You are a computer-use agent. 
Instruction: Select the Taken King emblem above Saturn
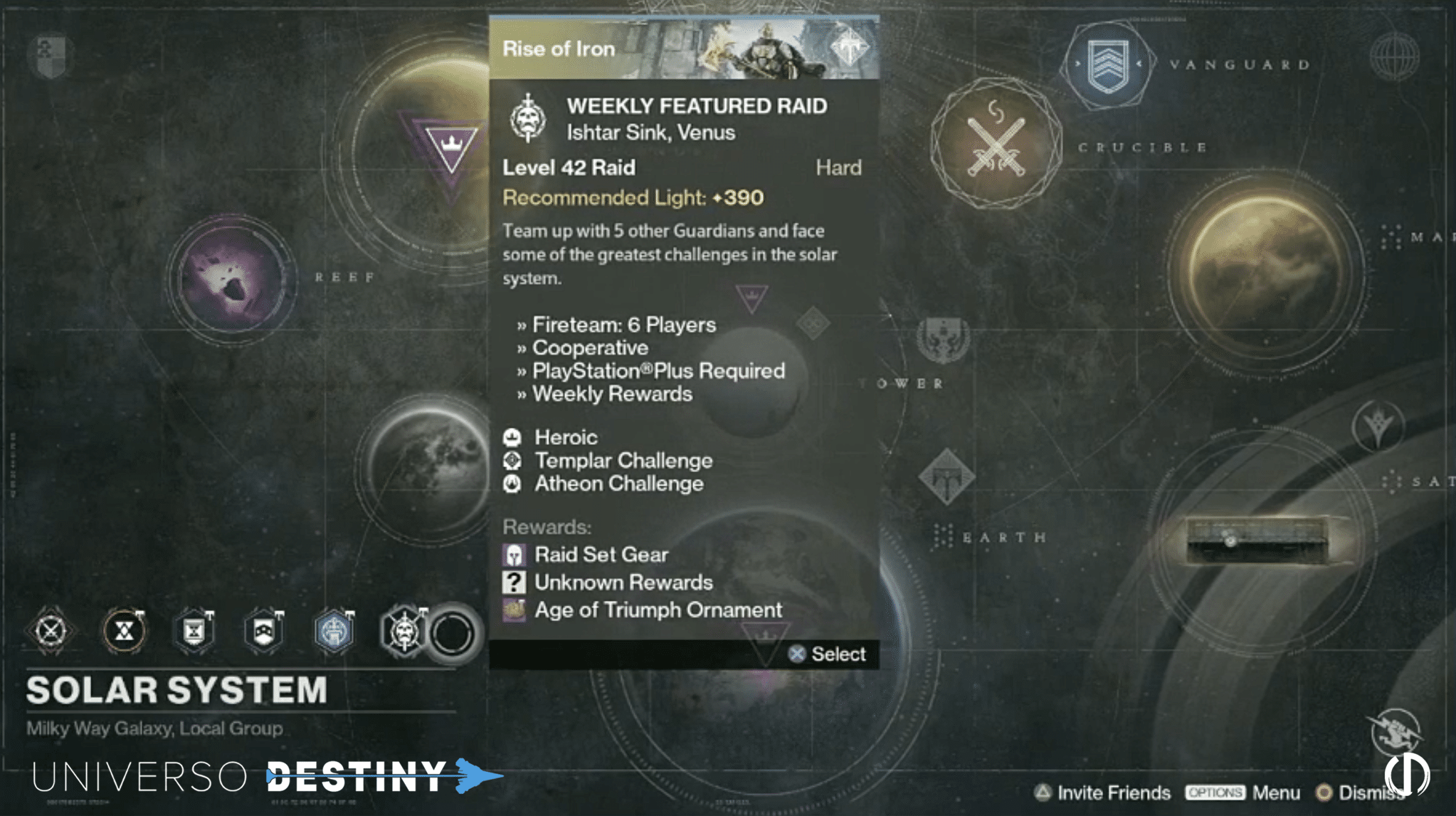click(1378, 425)
